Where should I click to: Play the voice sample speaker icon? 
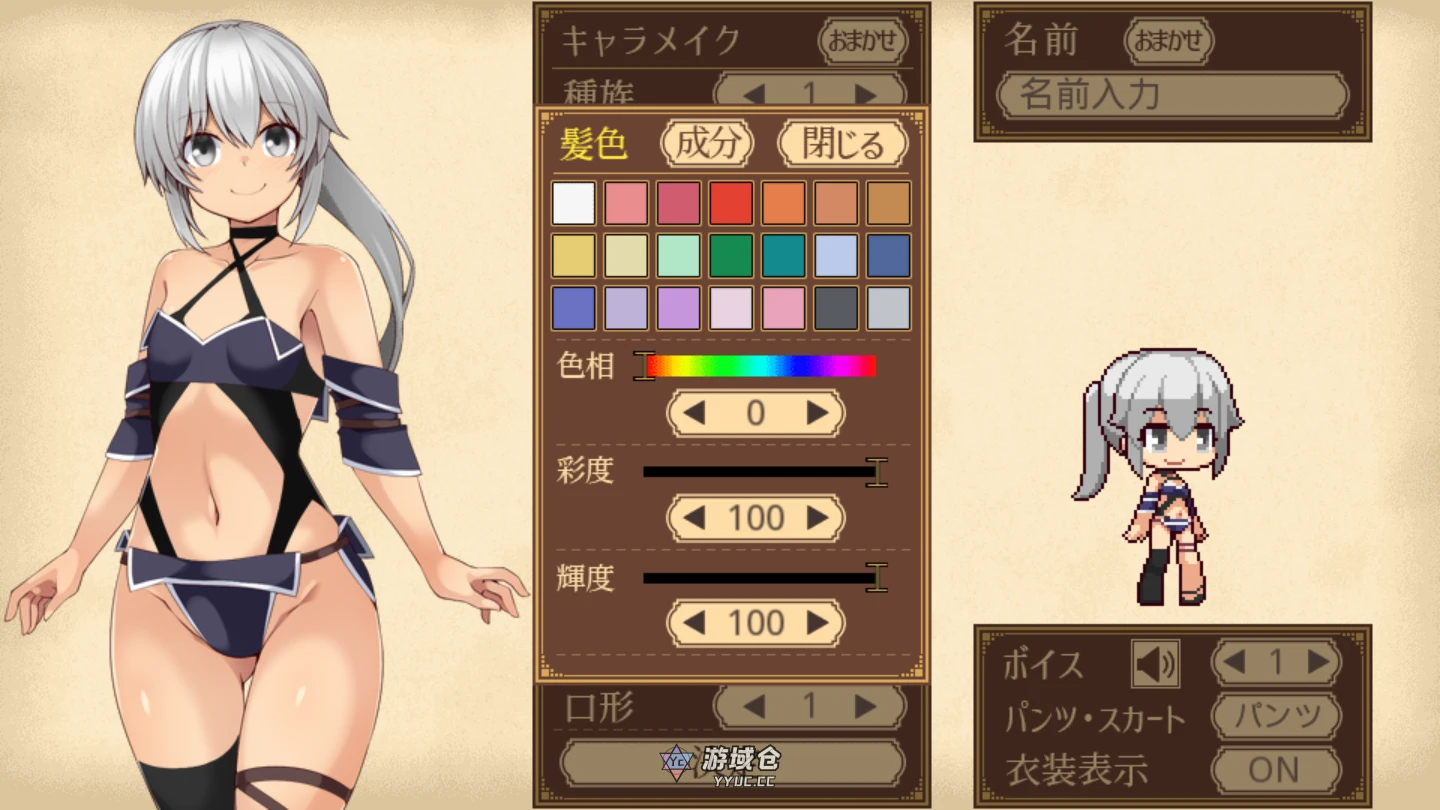click(1155, 663)
